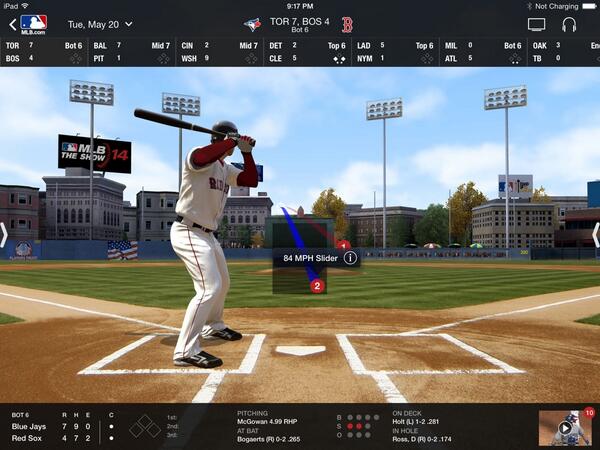Open the video screen icon in top bar
Viewport: 600px width, 450px height.
(537, 24)
